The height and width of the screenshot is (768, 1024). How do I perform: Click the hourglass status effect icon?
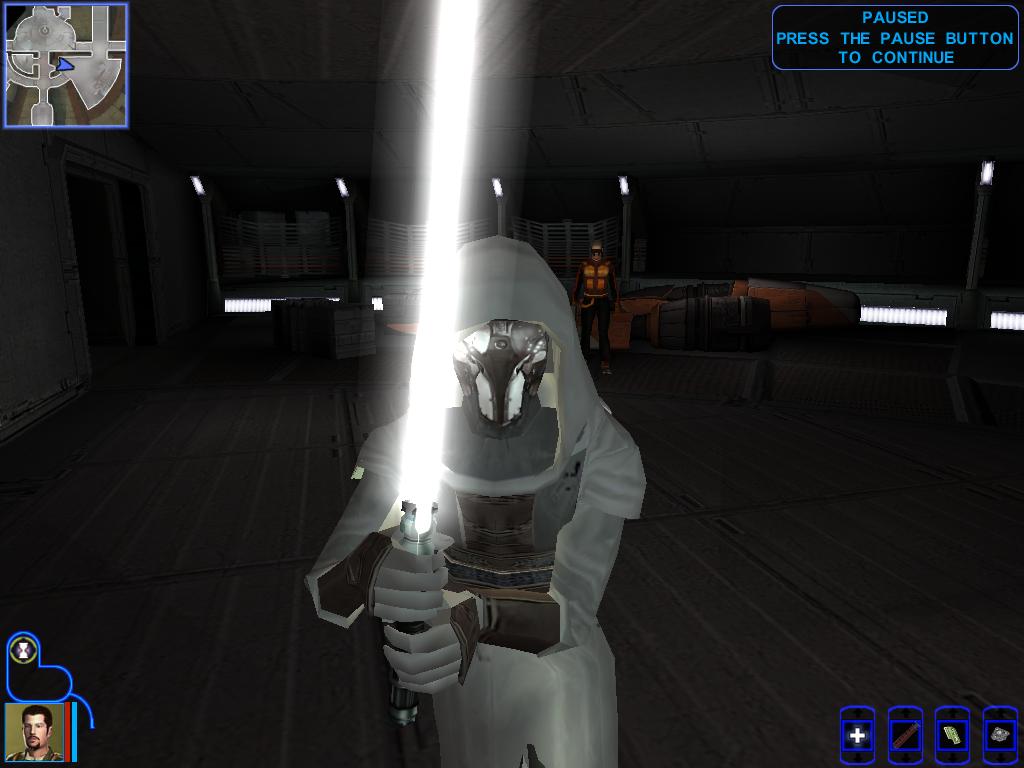point(22,650)
